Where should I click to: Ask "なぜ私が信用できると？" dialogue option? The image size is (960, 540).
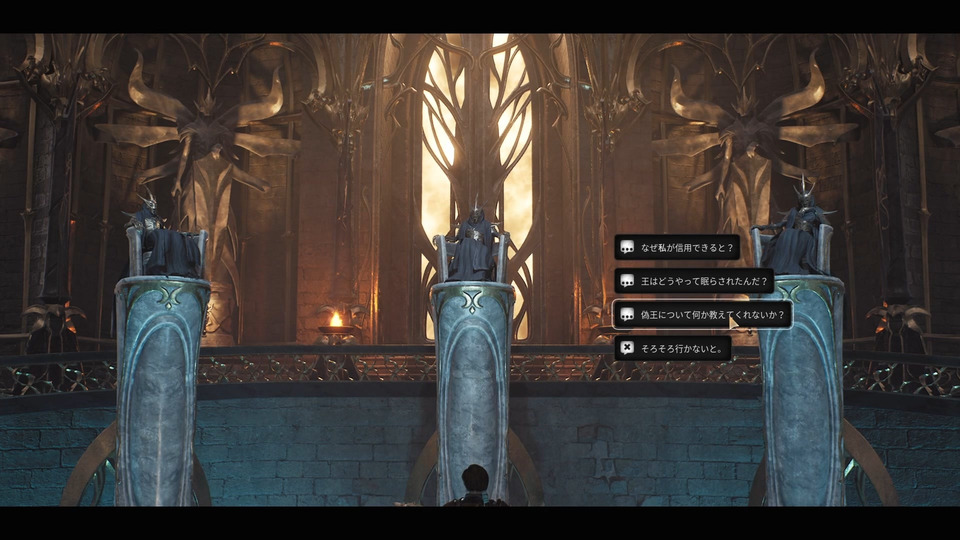[677, 247]
